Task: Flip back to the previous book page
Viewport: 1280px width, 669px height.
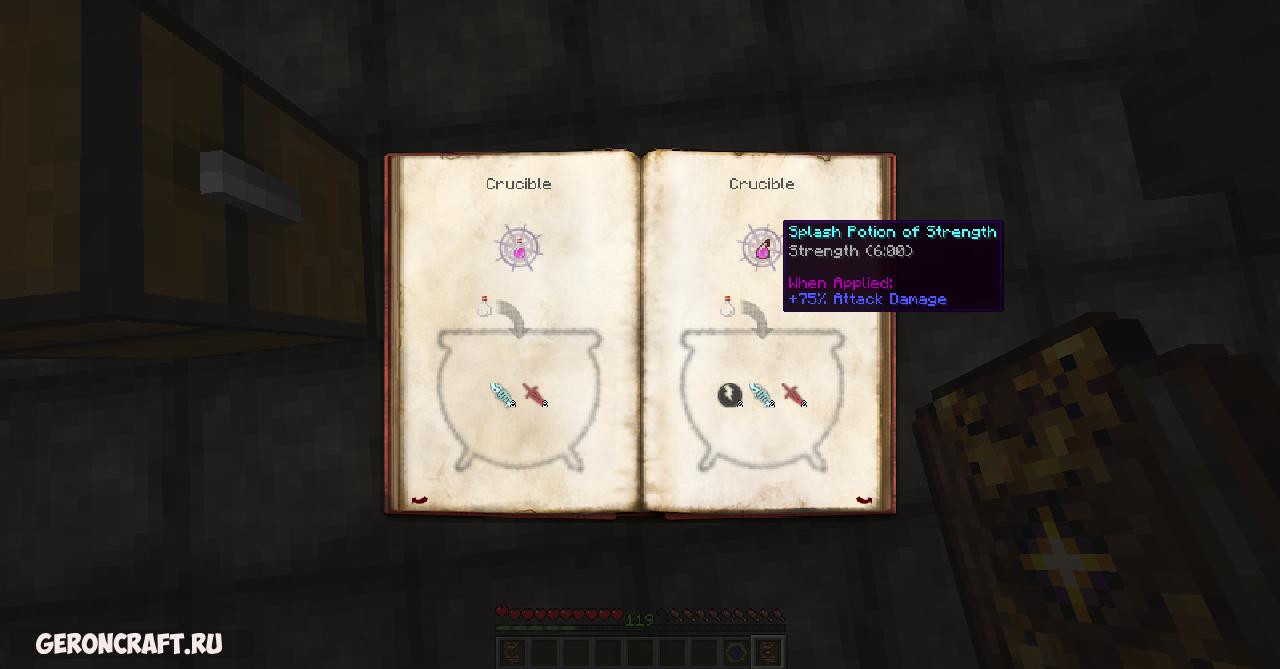Action: [419, 500]
